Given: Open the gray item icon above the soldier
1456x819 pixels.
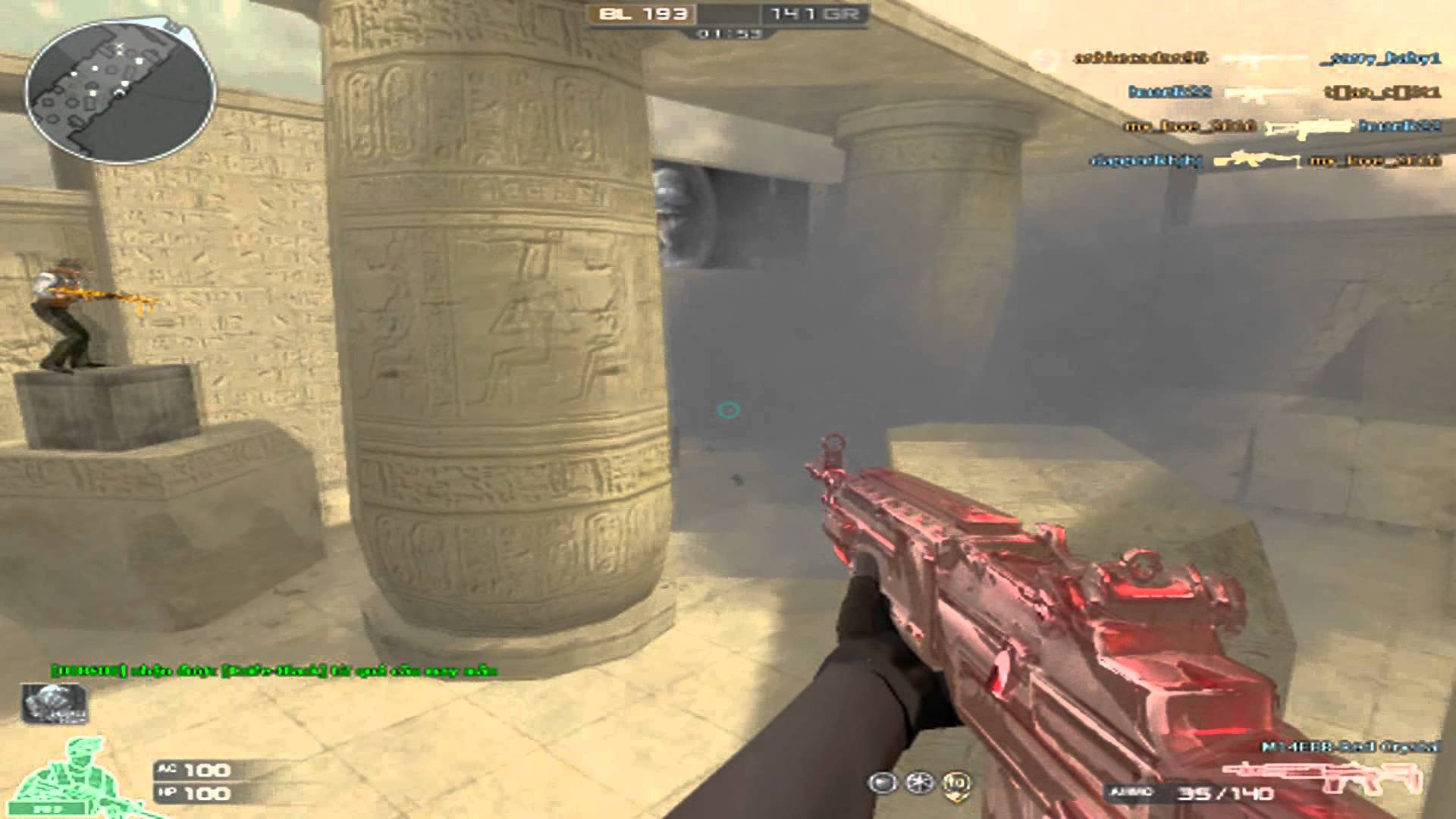Looking at the screenshot, I should pos(53,702).
